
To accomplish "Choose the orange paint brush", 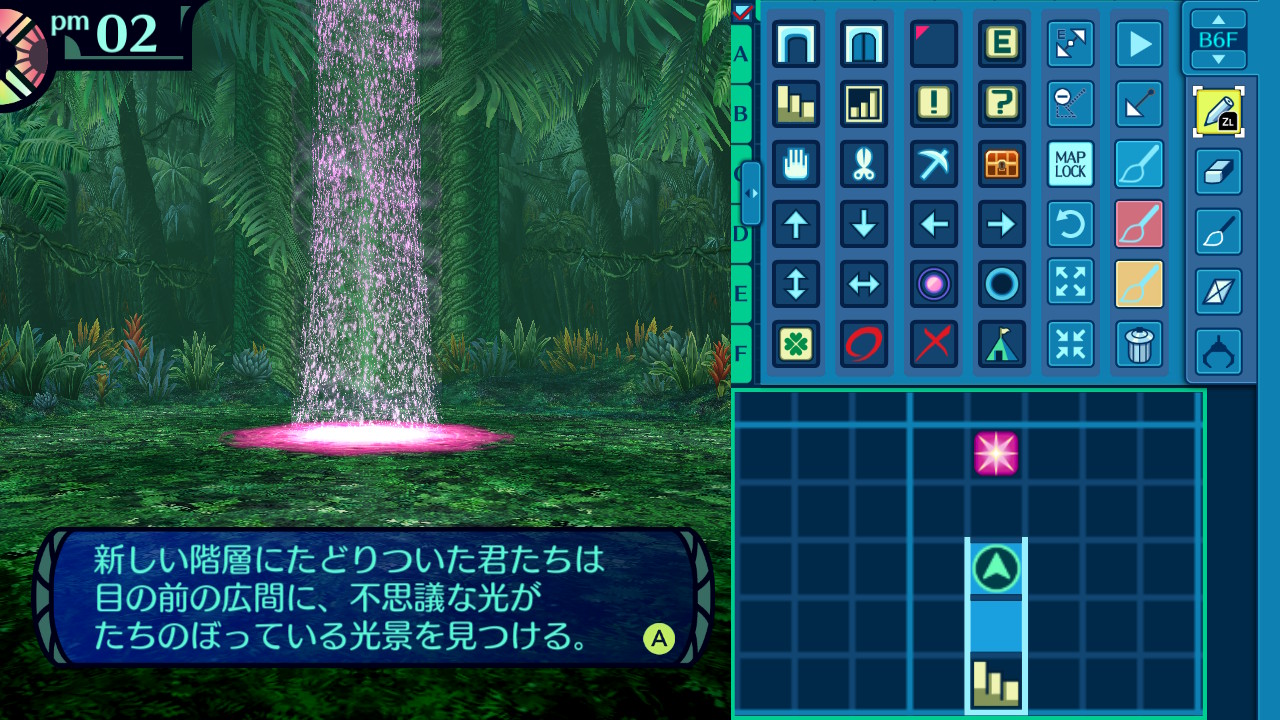I will [x=1139, y=284].
